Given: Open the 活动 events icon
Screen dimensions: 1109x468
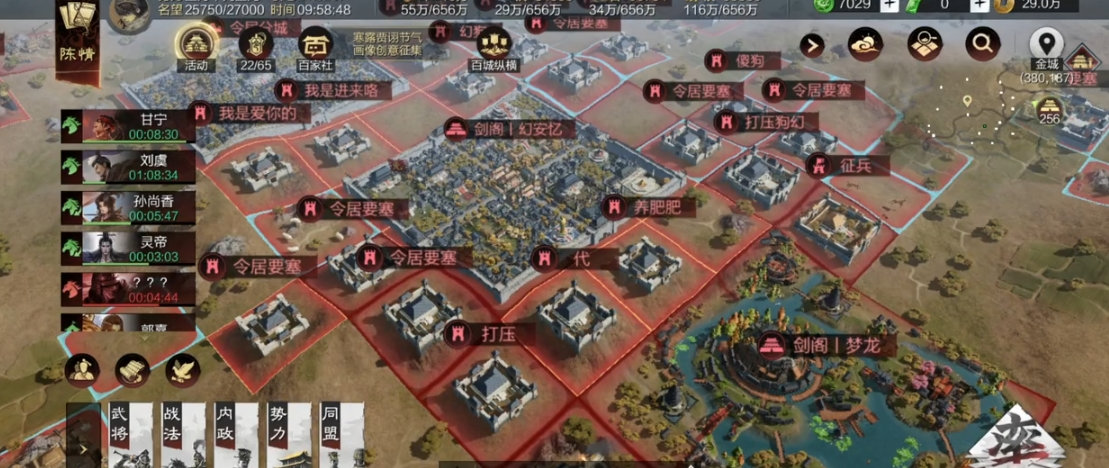Looking at the screenshot, I should (196, 44).
